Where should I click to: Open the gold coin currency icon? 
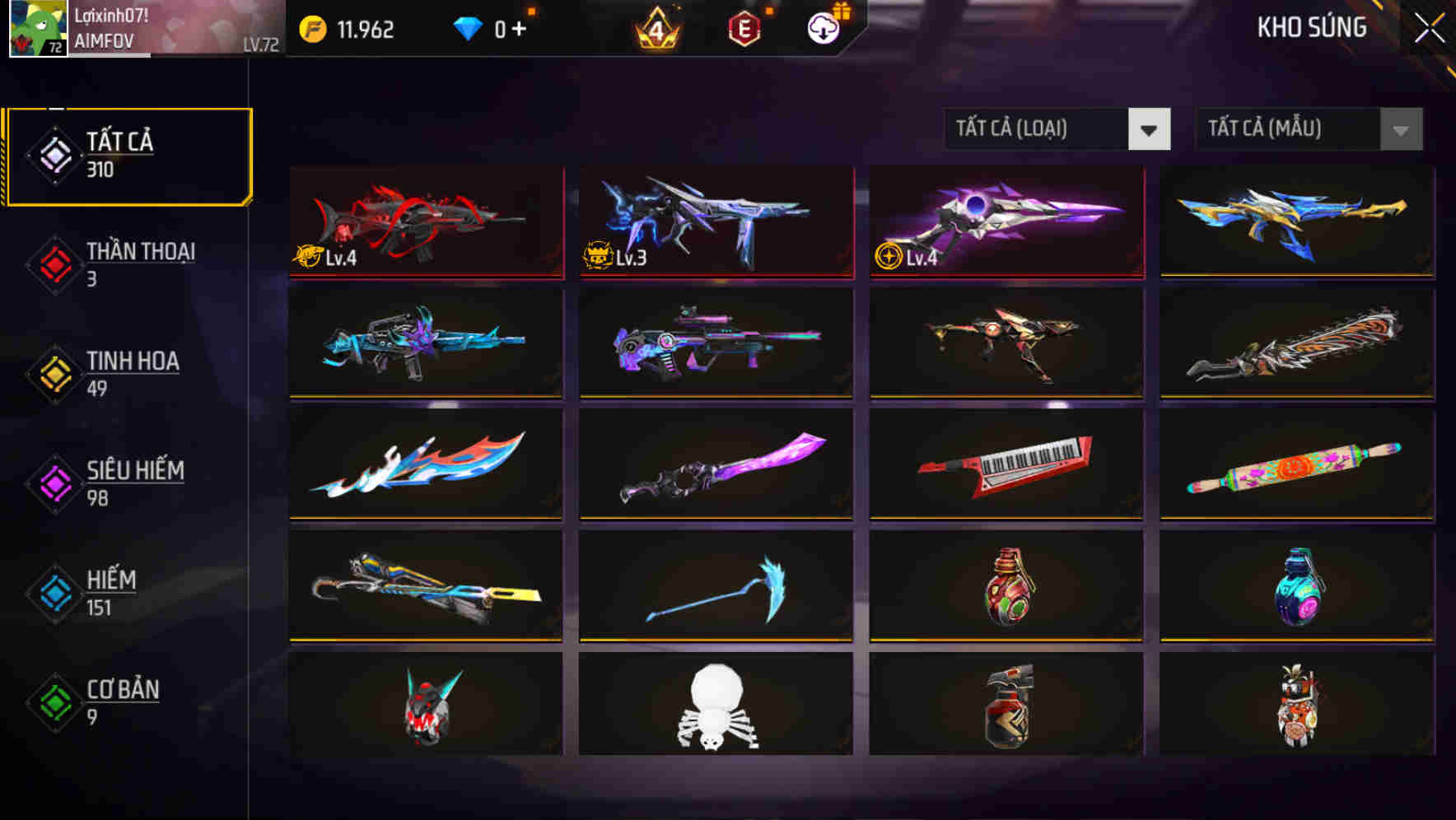click(x=313, y=29)
